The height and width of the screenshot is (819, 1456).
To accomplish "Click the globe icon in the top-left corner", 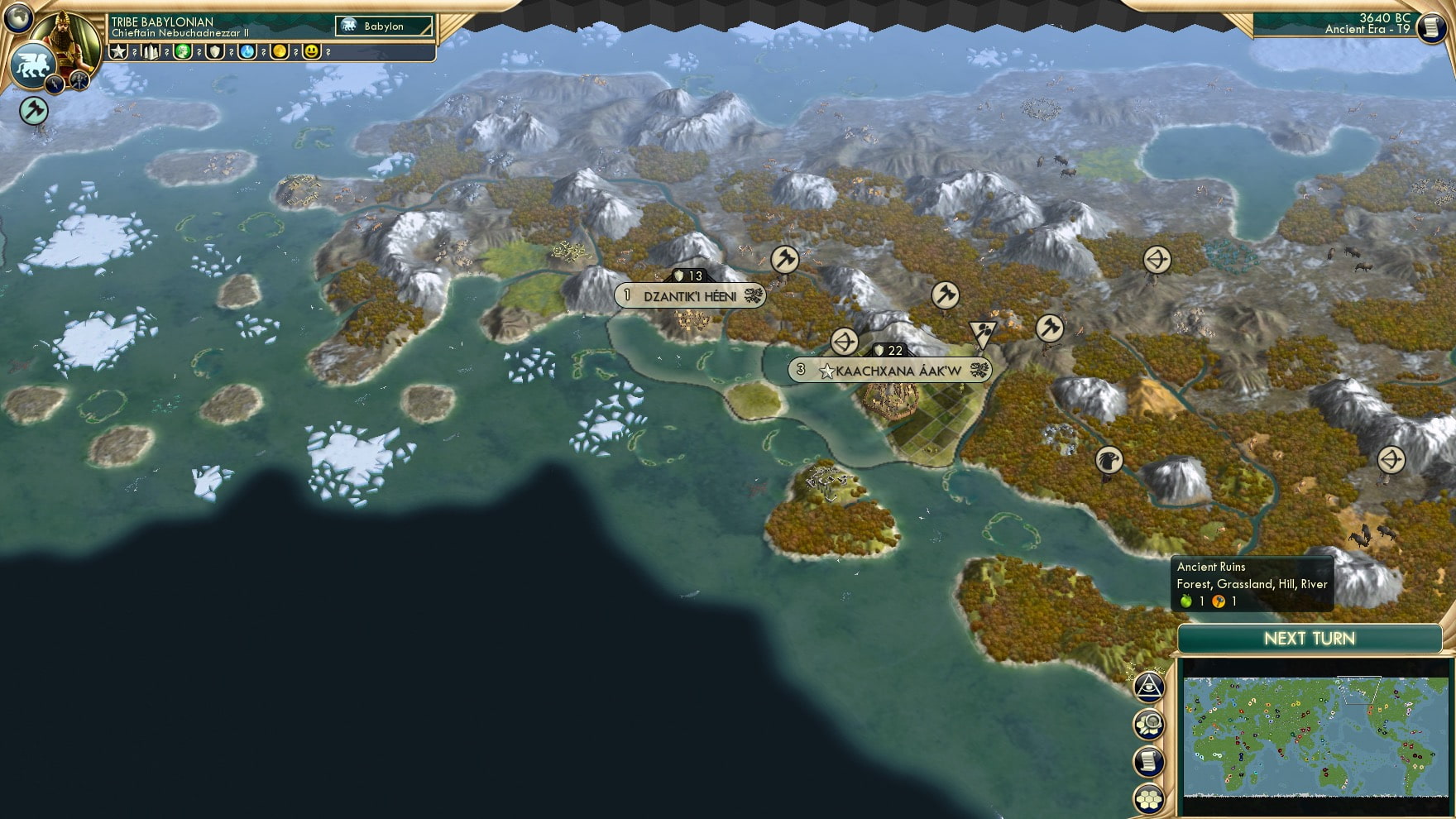I will tap(18, 18).
